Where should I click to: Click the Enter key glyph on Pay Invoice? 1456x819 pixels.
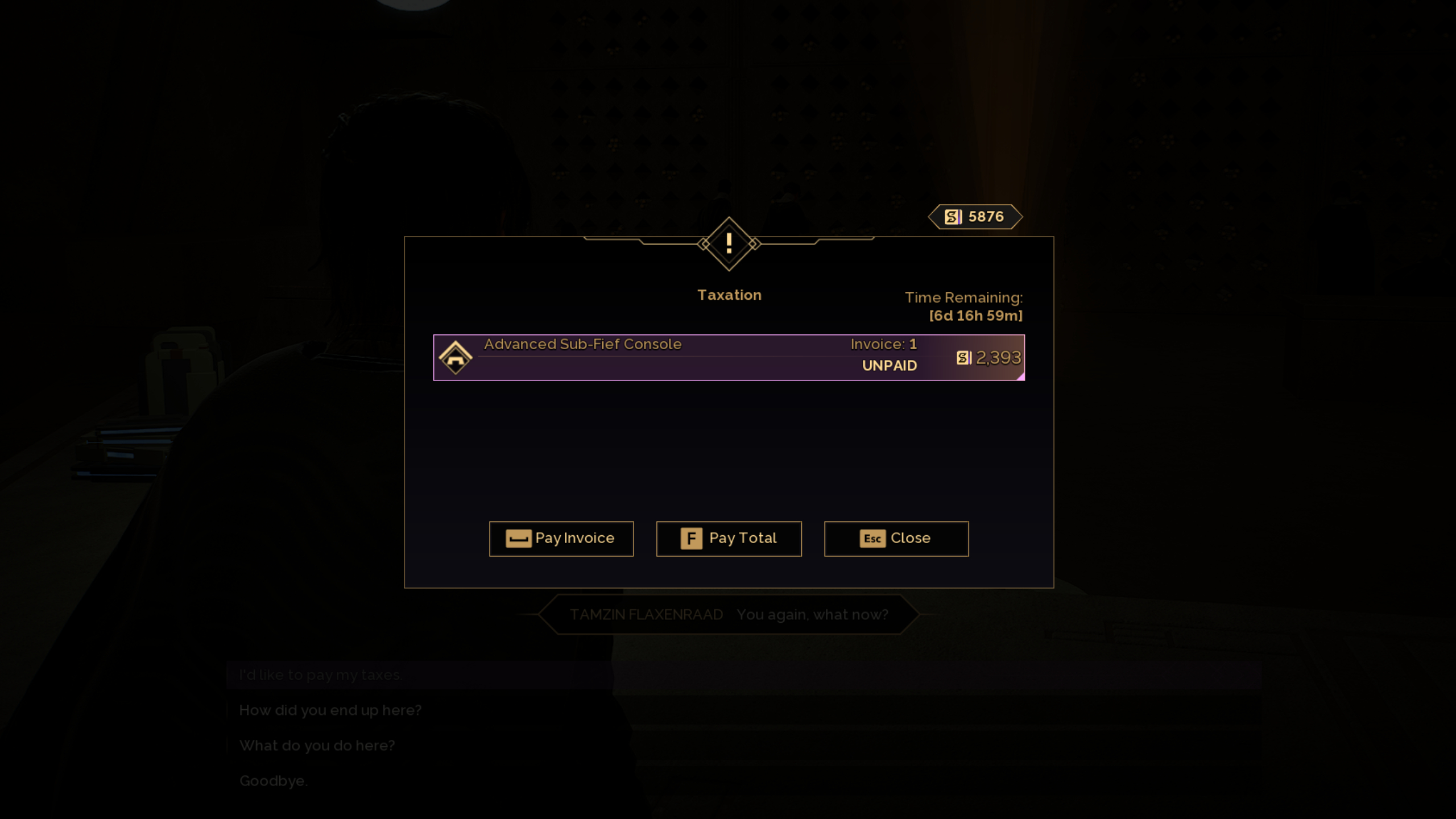pyautogui.click(x=518, y=538)
